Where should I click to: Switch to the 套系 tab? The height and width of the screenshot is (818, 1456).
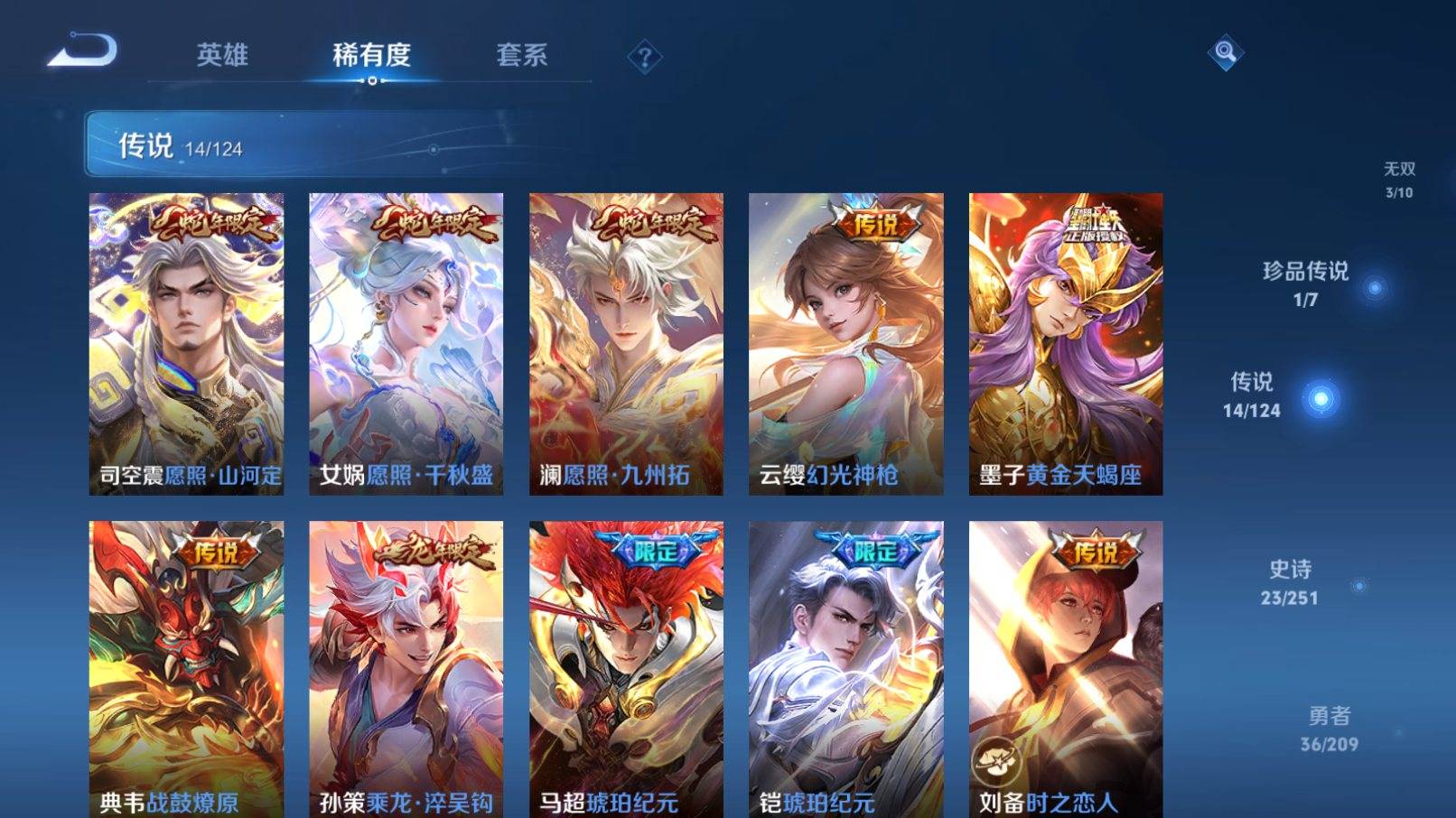522,56
